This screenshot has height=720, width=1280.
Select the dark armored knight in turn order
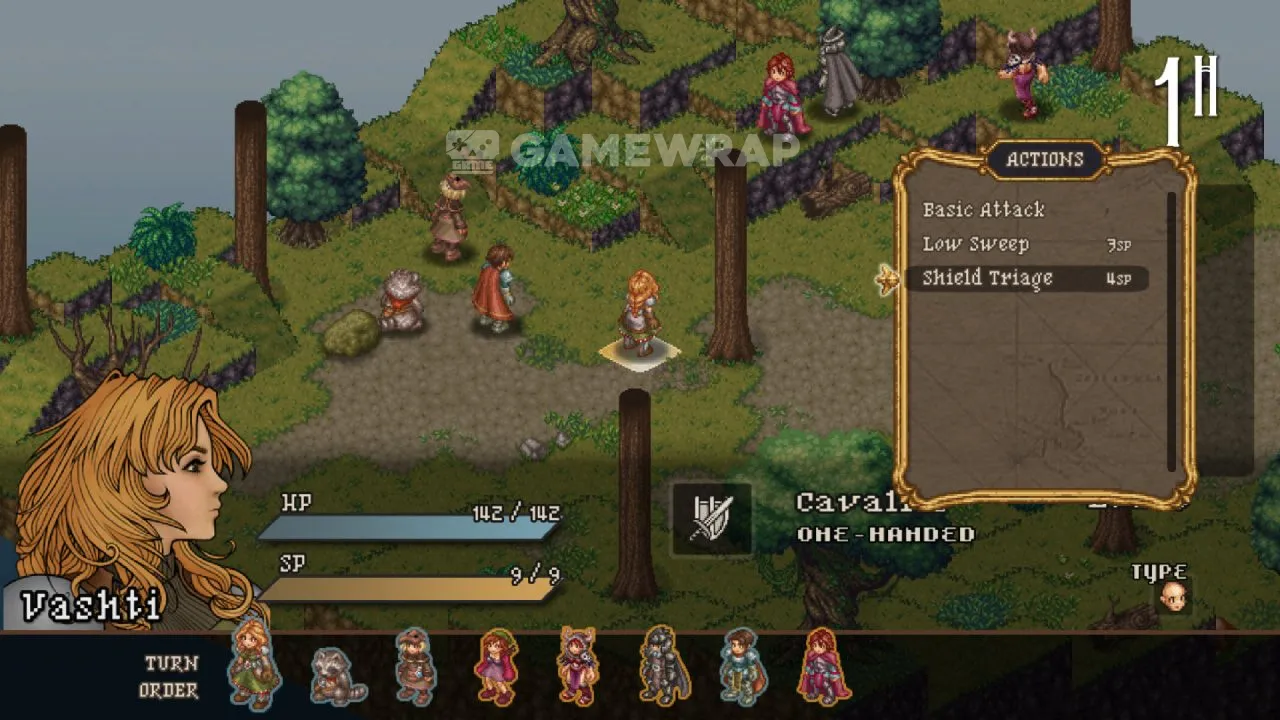coord(660,668)
